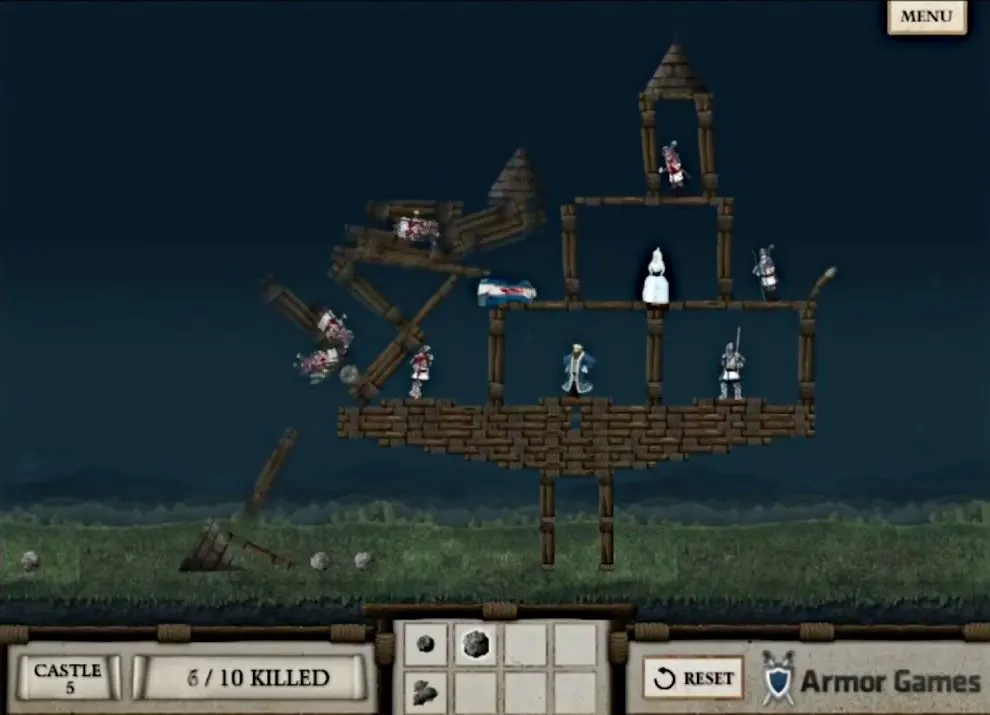Reset the current castle level
Image resolution: width=990 pixels, height=715 pixels.
(692, 678)
